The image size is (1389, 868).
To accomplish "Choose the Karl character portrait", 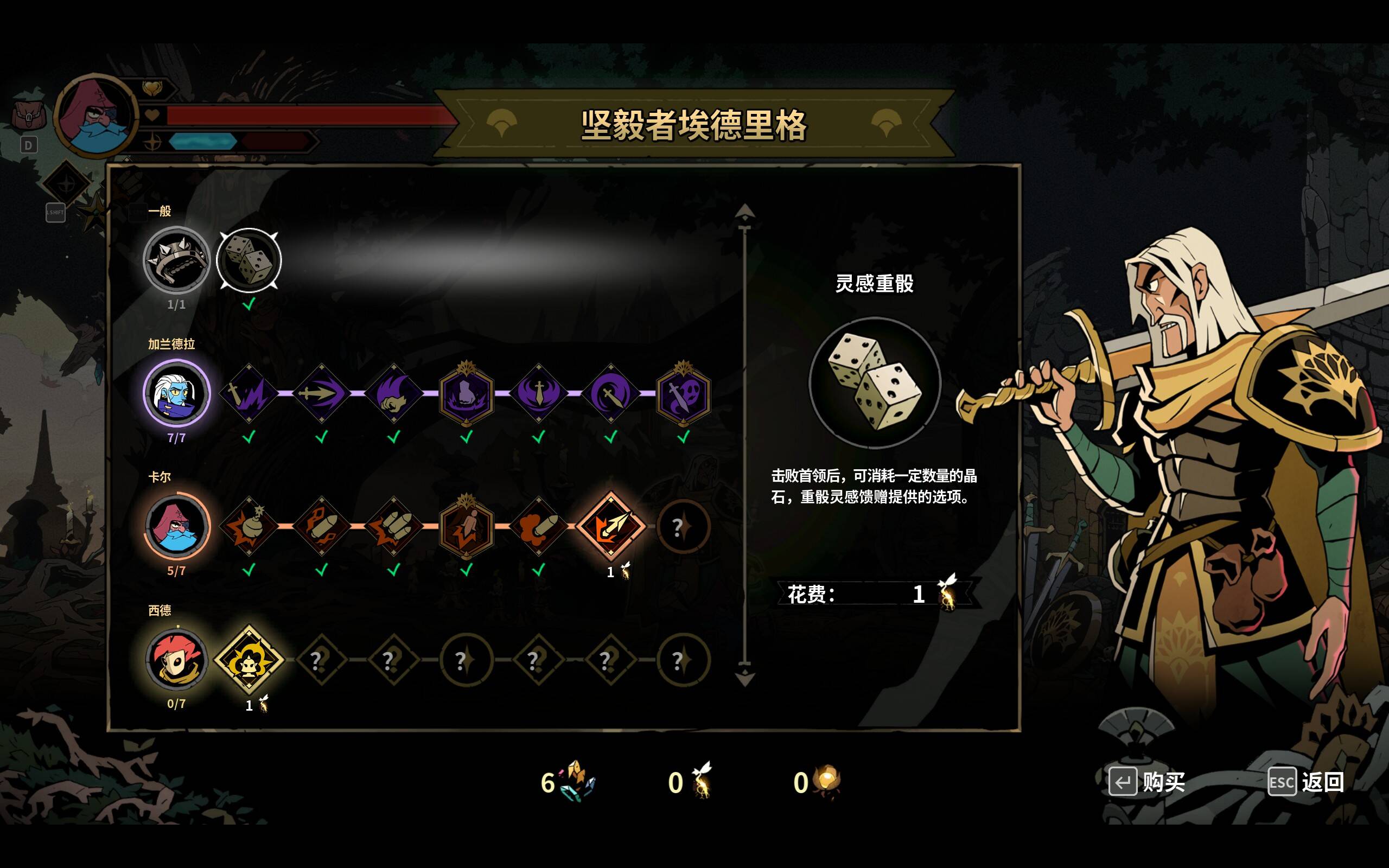I will coord(176,526).
